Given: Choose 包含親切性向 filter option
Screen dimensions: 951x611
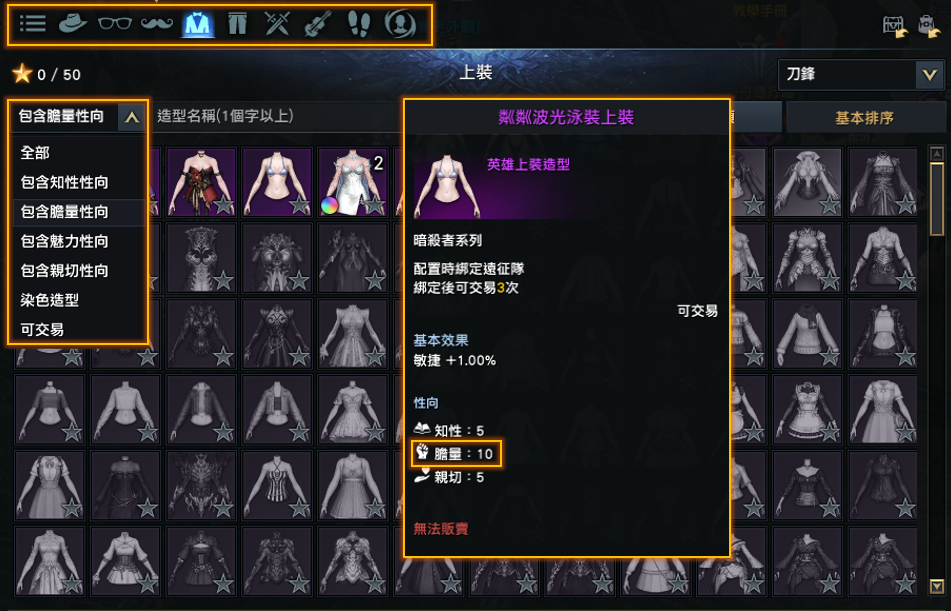Looking at the screenshot, I should click(65, 270).
